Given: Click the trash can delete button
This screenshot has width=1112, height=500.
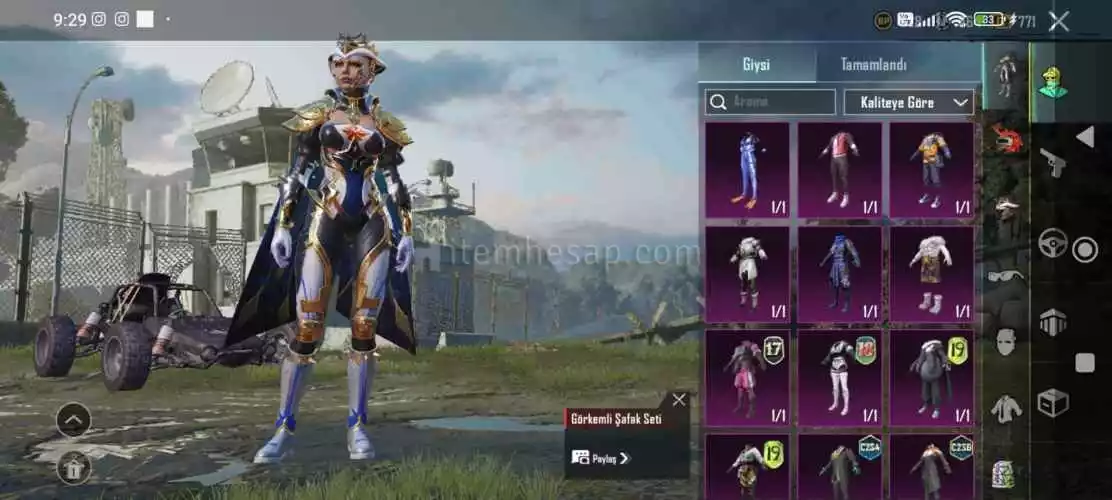Looking at the screenshot, I should 74,466.
